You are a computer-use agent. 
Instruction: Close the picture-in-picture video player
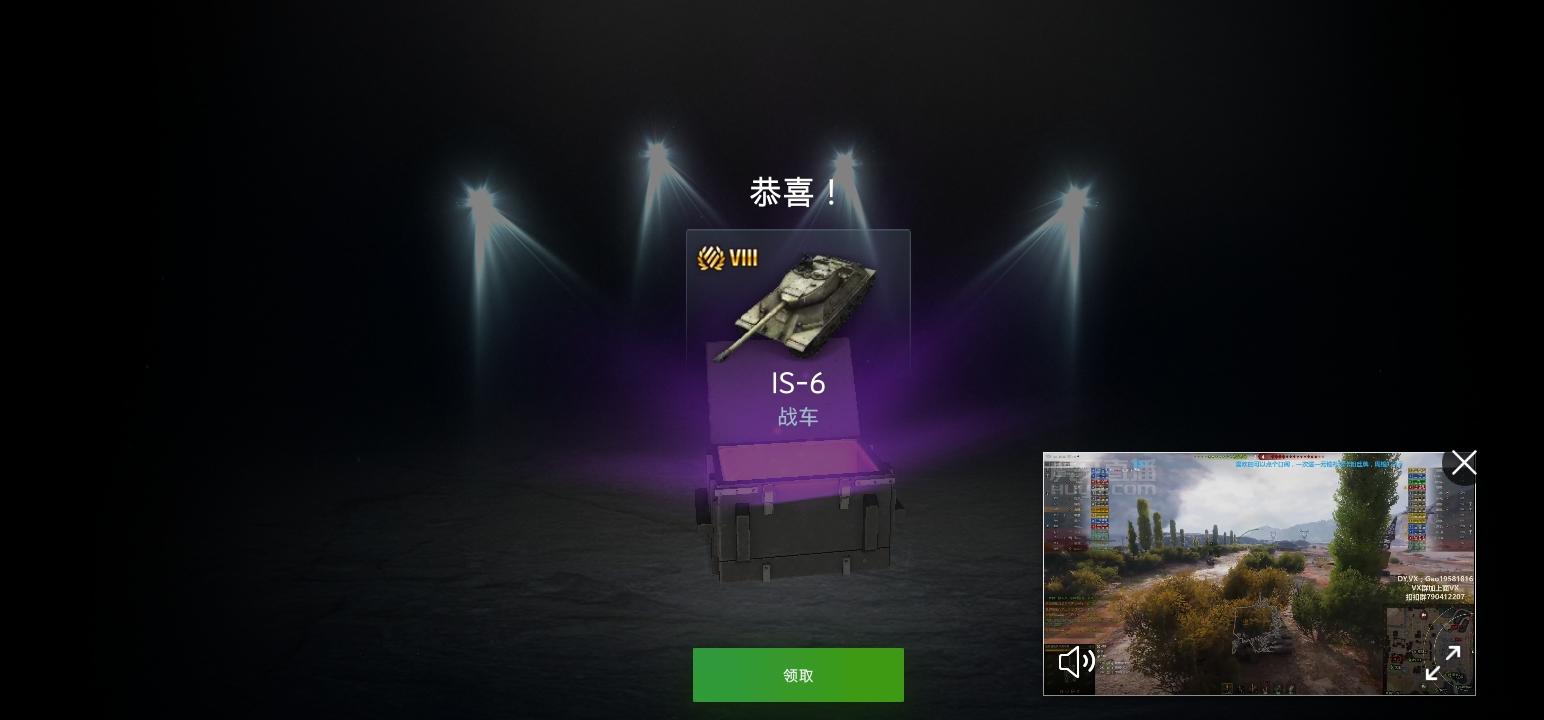(1463, 462)
